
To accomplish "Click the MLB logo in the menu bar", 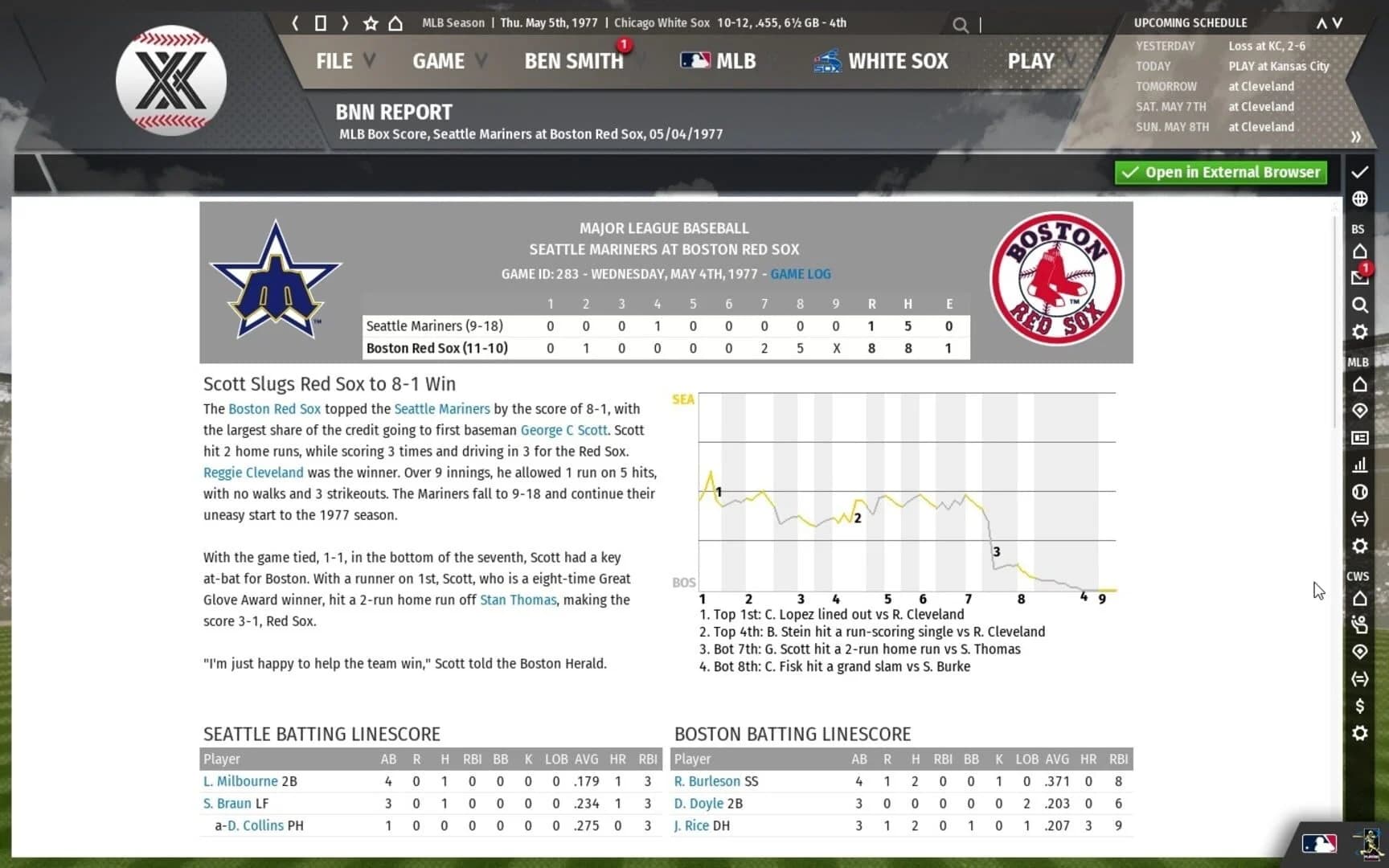I will coord(693,60).
